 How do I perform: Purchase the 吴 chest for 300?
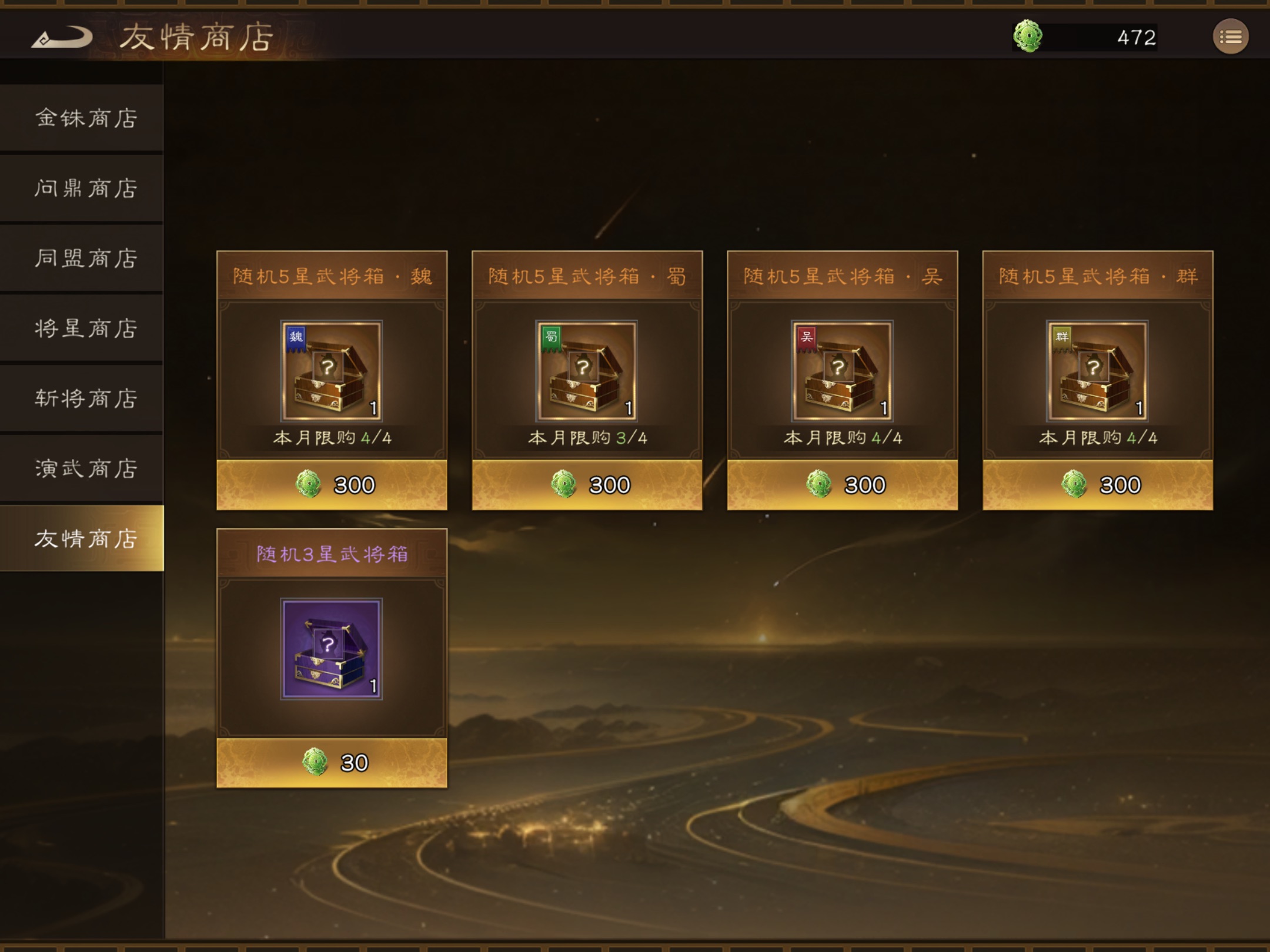click(x=842, y=485)
